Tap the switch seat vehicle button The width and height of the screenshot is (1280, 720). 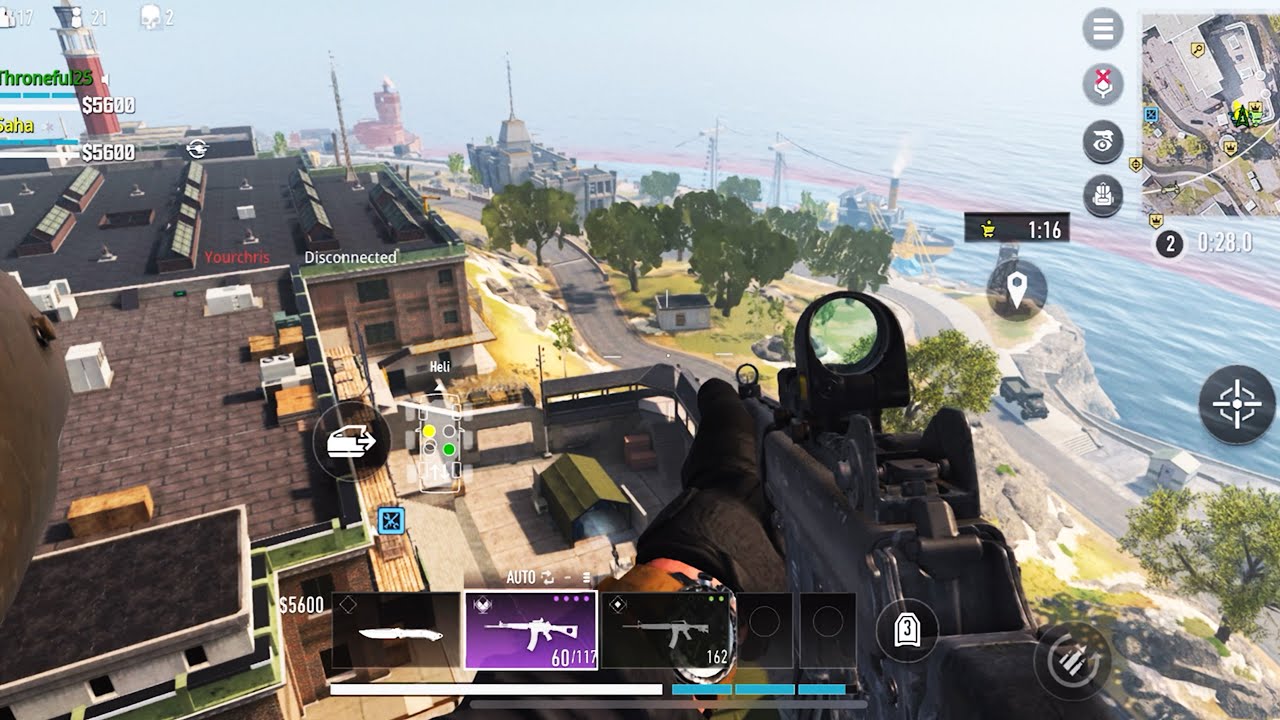click(x=350, y=441)
